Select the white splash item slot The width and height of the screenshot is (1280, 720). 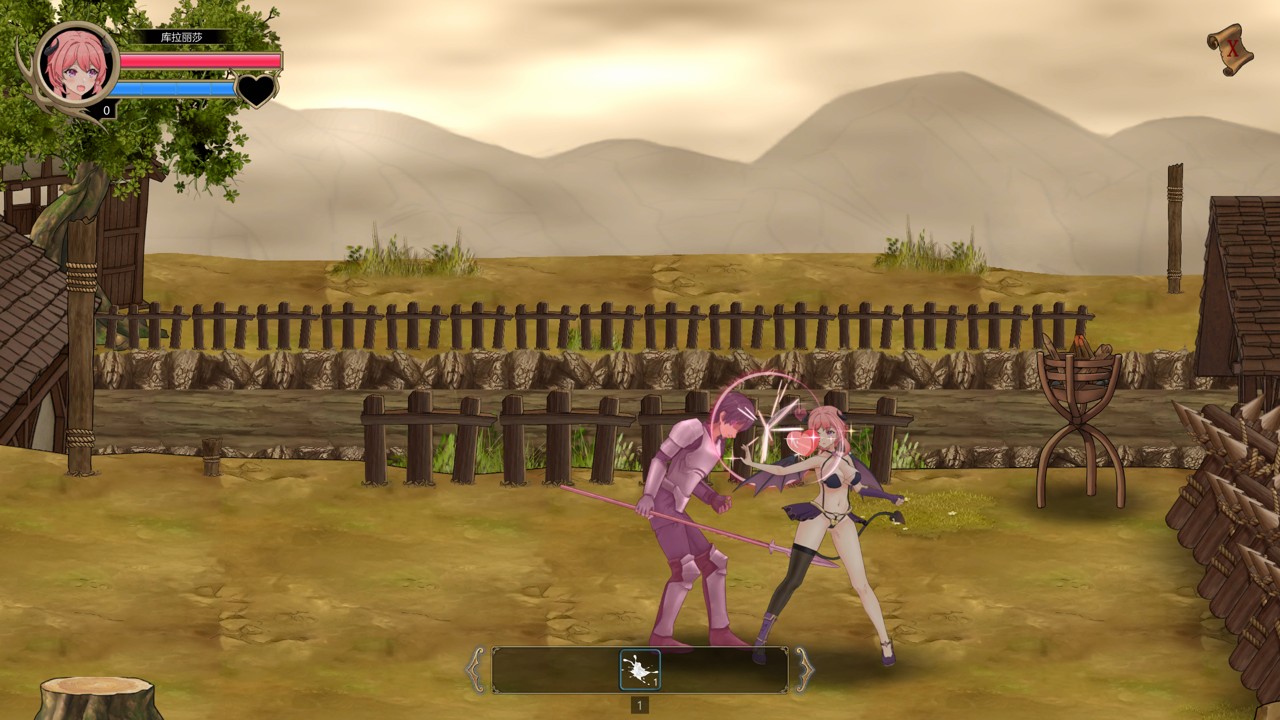coord(640,670)
